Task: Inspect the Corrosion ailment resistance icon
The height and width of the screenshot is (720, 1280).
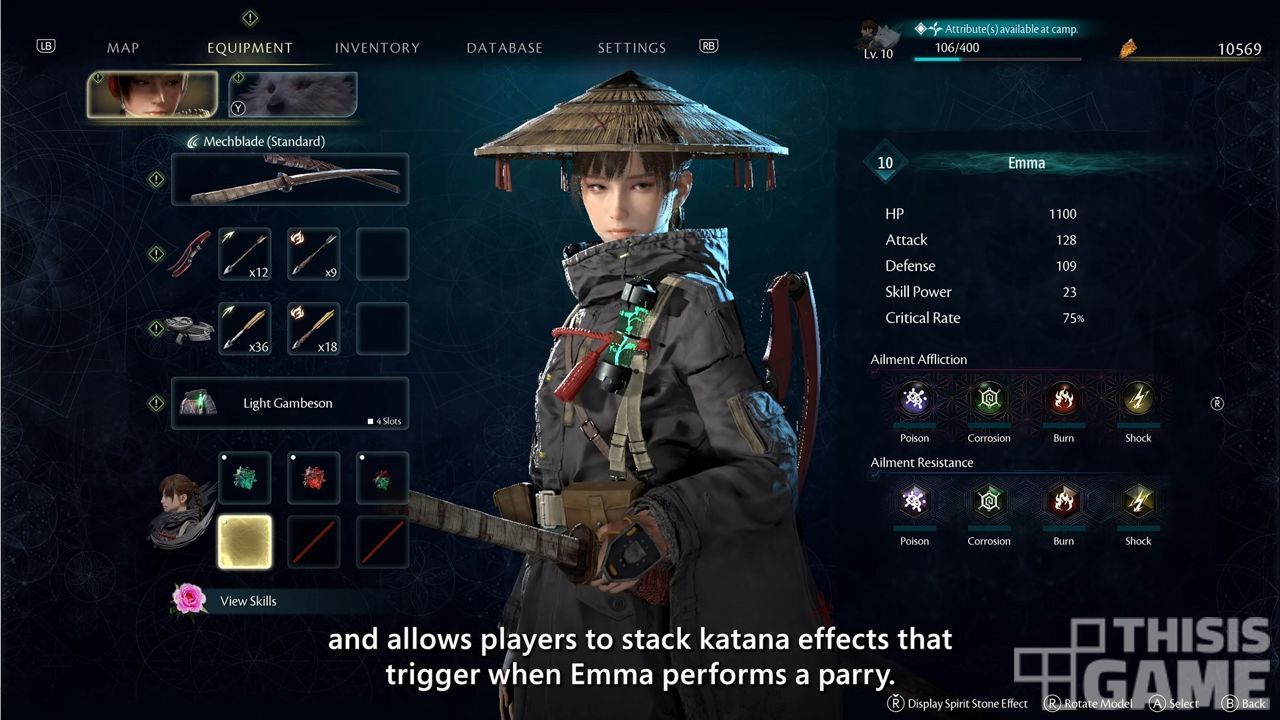Action: pyautogui.click(x=989, y=503)
